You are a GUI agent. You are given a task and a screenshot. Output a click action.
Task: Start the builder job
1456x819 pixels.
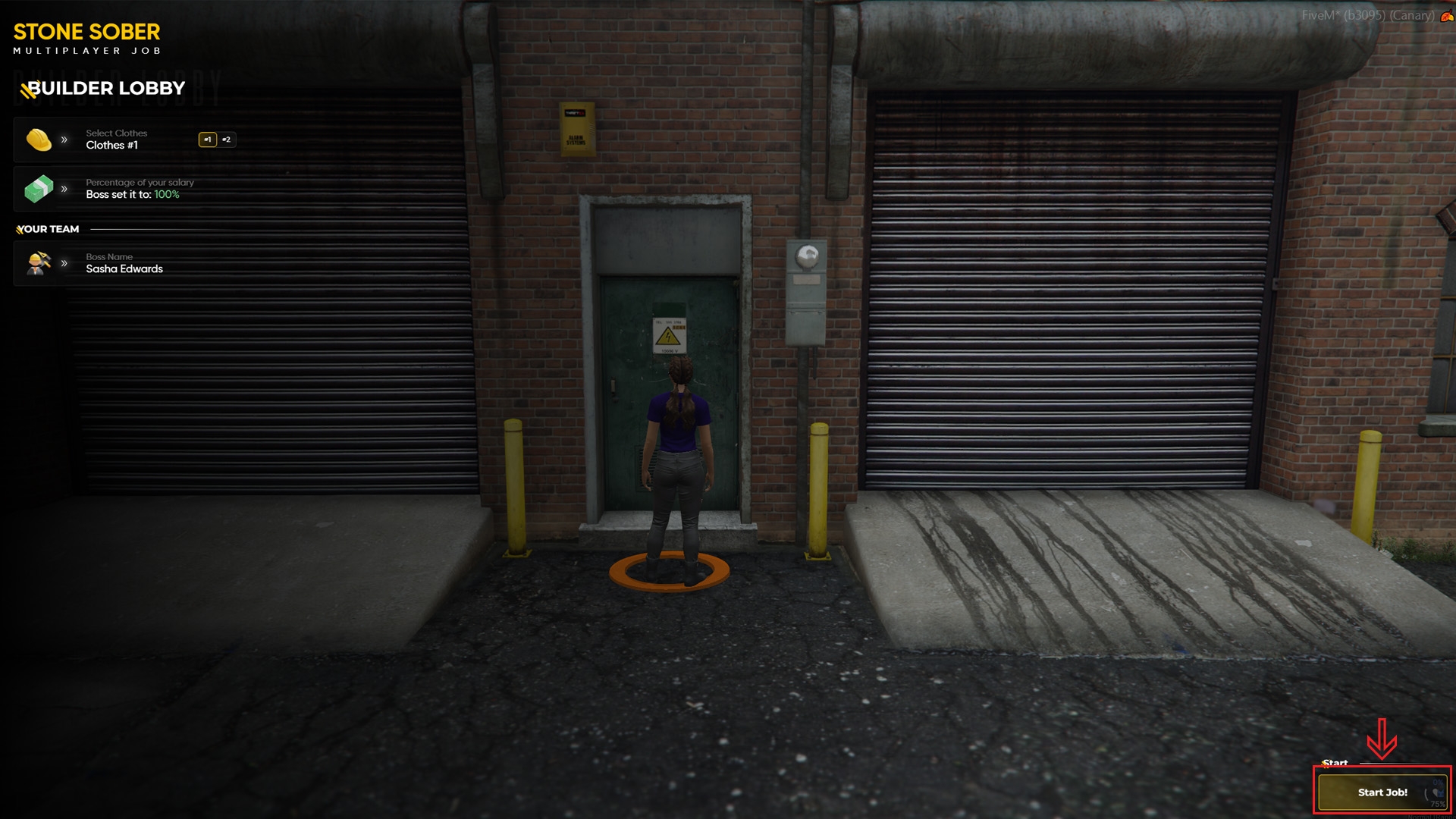point(1382,792)
